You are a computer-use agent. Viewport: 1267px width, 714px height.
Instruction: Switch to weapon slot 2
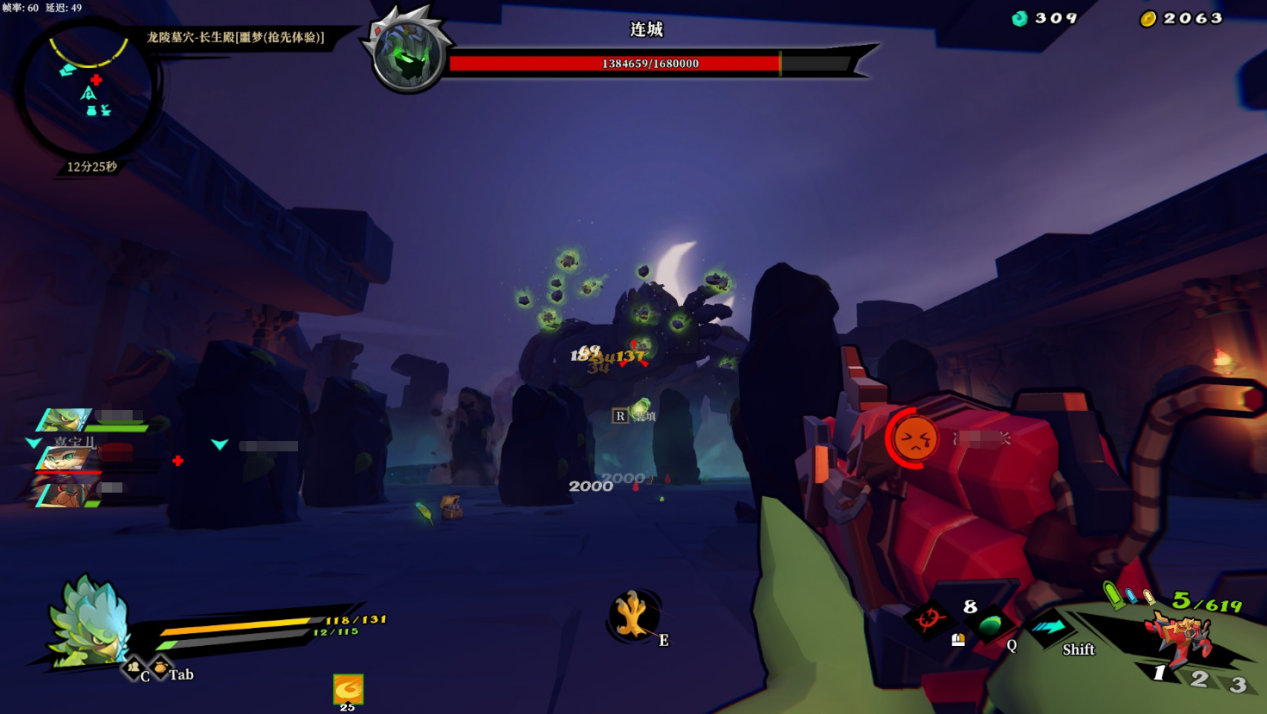(x=1200, y=680)
